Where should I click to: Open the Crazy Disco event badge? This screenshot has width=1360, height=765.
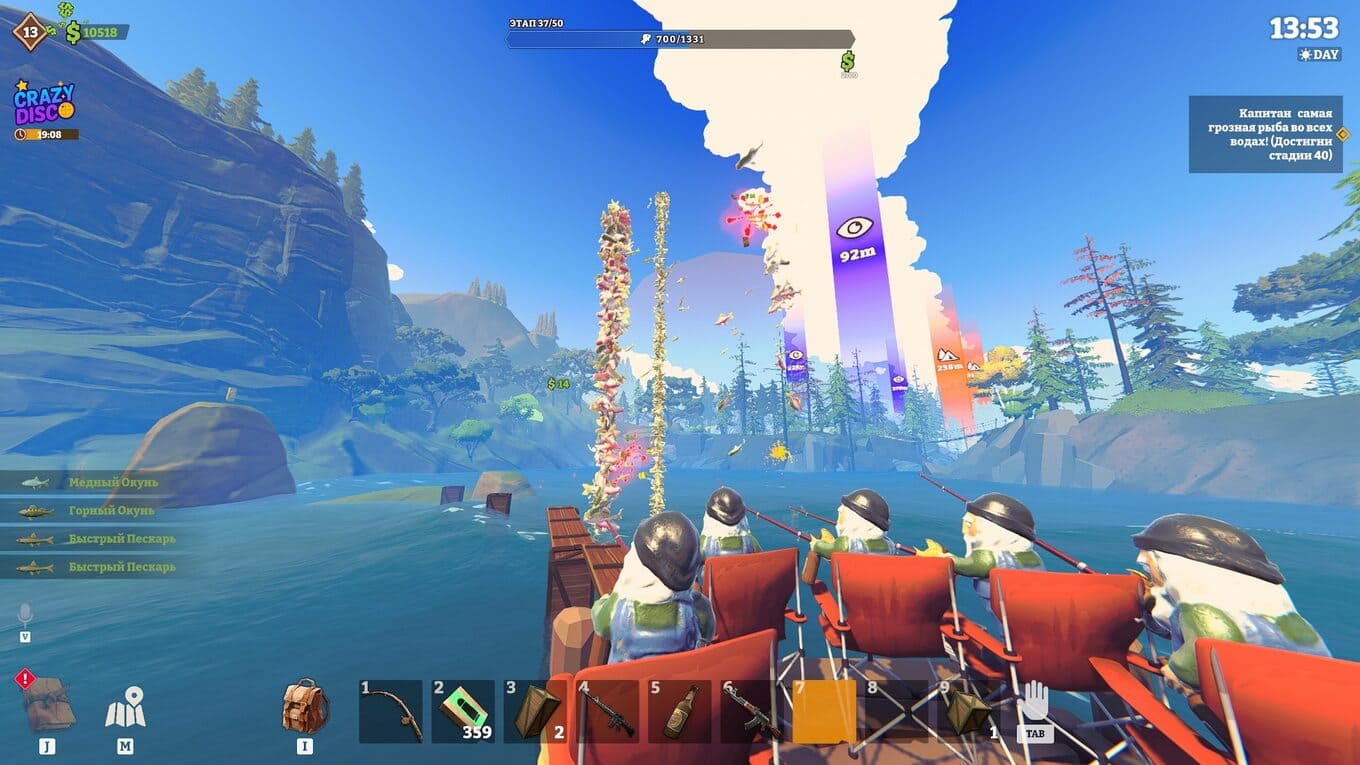pyautogui.click(x=44, y=105)
